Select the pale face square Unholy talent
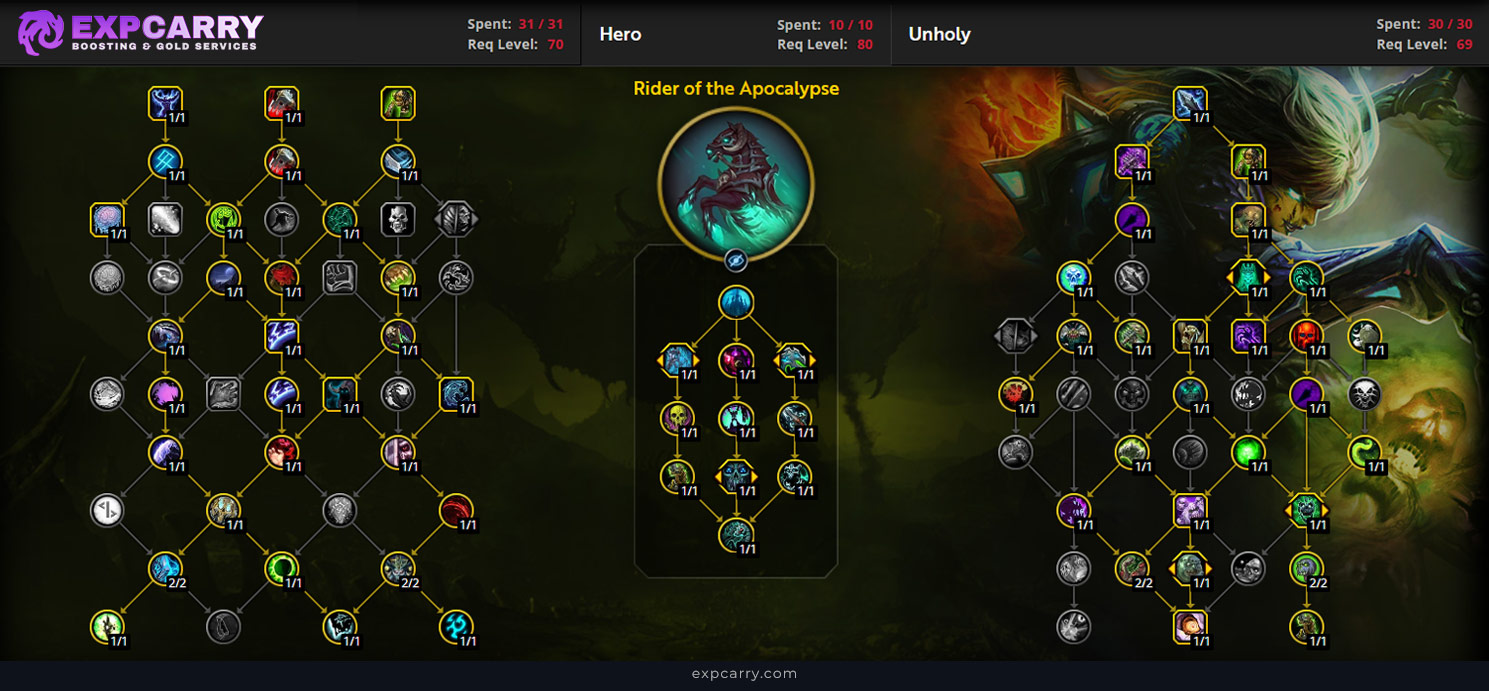1489x691 pixels. pos(1190,626)
